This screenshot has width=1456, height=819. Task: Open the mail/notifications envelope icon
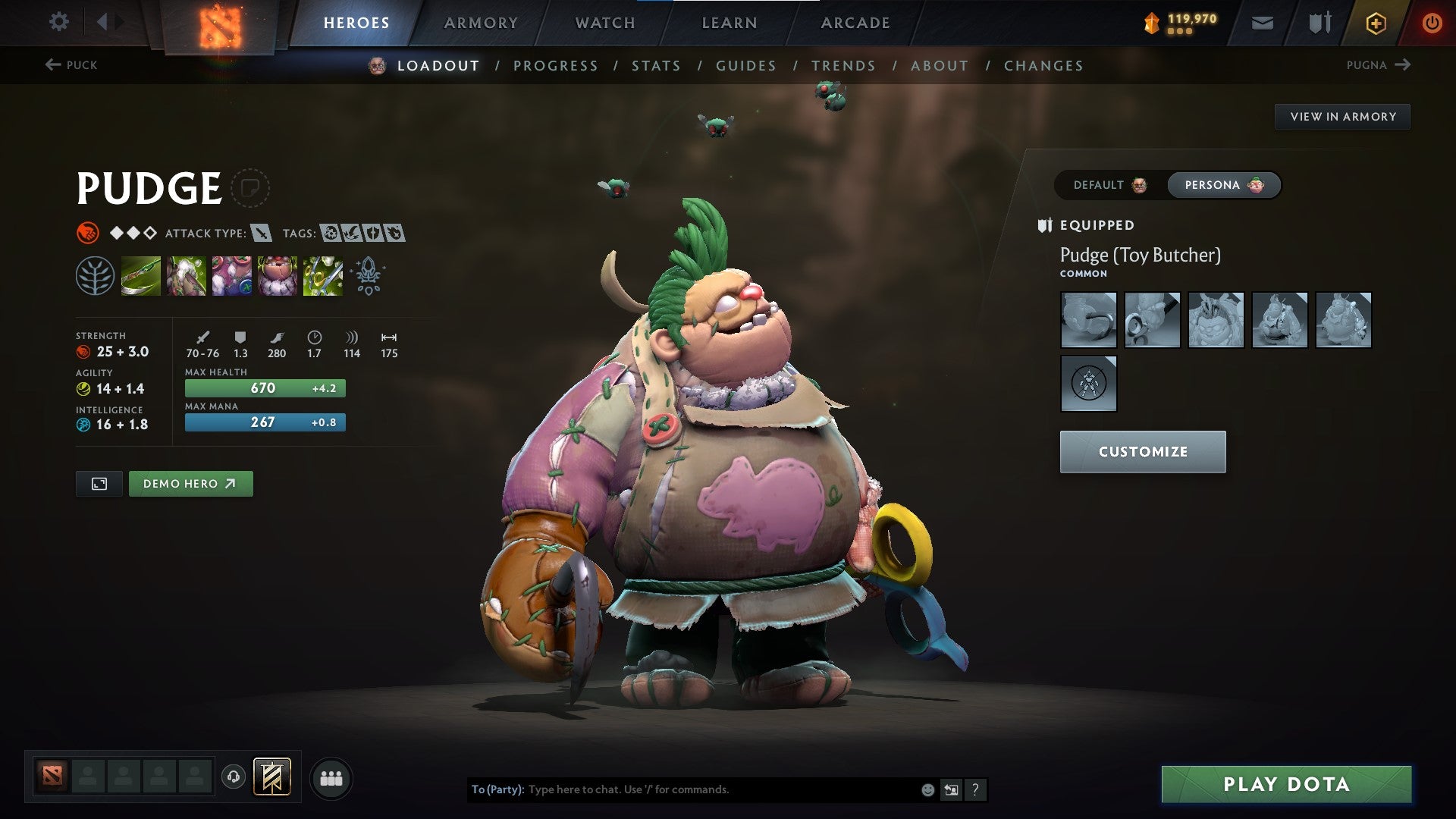(x=1262, y=22)
